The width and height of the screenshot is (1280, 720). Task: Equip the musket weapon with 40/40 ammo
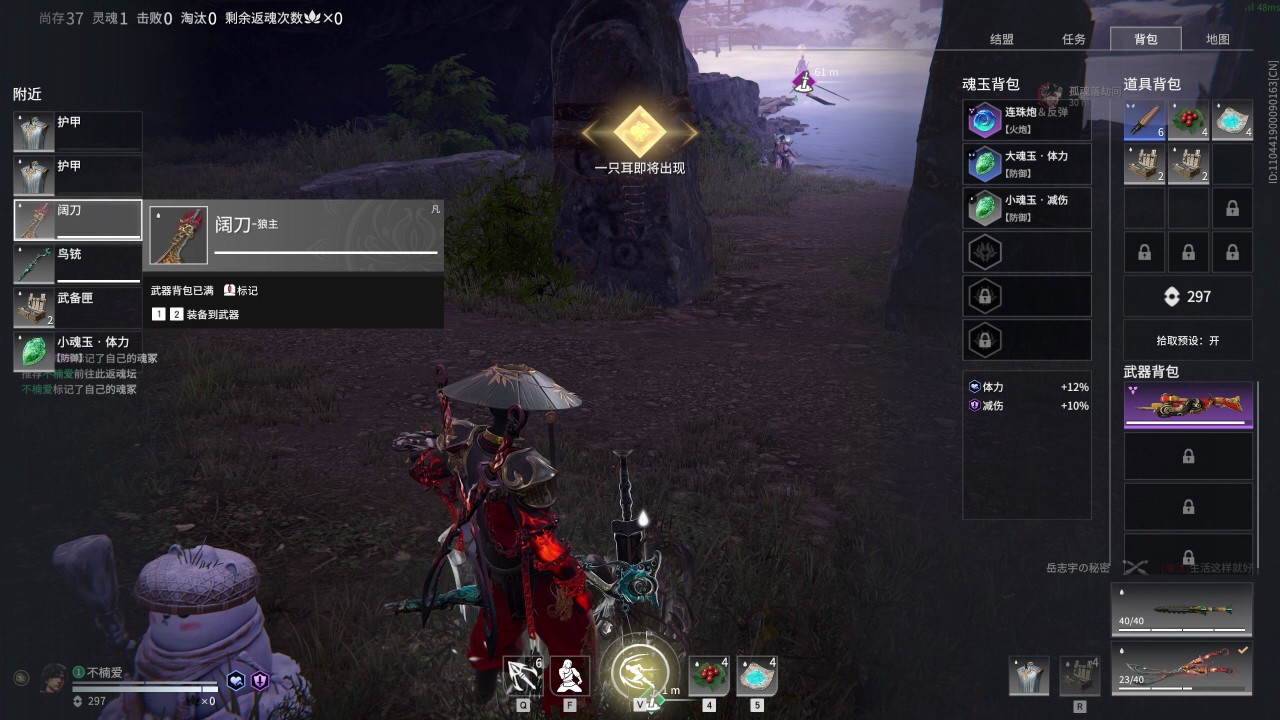1182,609
